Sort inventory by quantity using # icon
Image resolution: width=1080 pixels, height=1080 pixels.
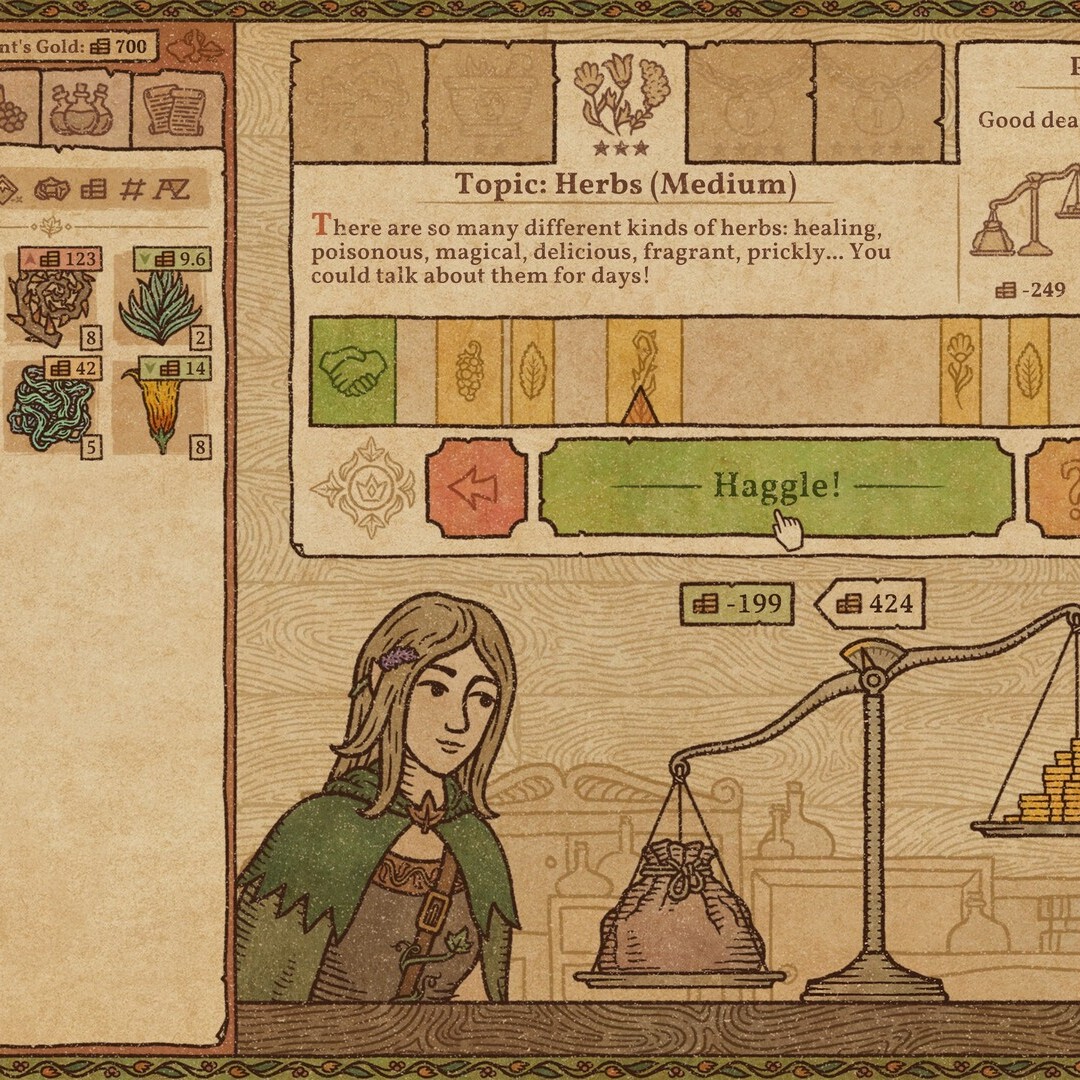131,188
